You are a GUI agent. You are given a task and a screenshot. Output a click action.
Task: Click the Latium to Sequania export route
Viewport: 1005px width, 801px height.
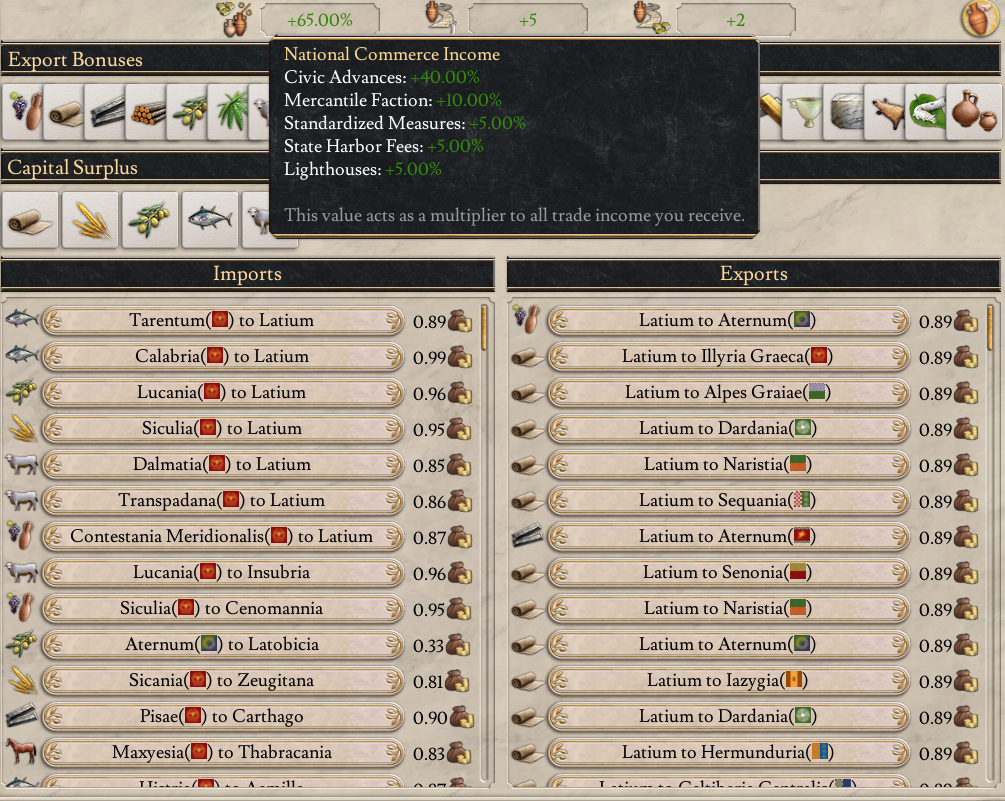[x=727, y=500]
